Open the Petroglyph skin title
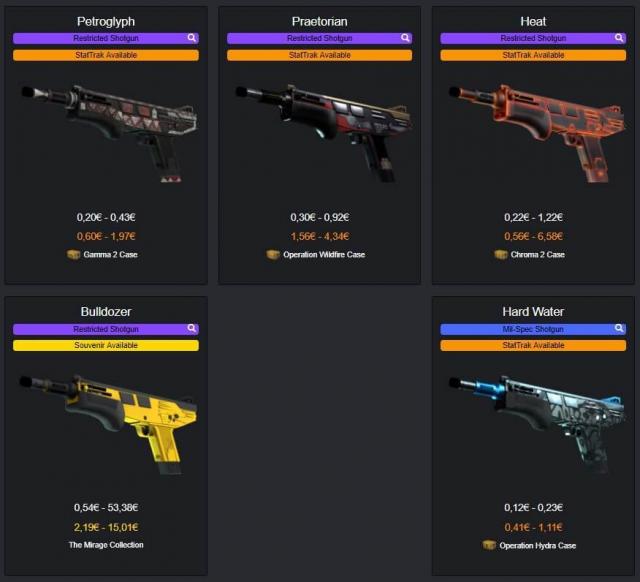Image resolution: width=640 pixels, height=582 pixels. click(106, 21)
